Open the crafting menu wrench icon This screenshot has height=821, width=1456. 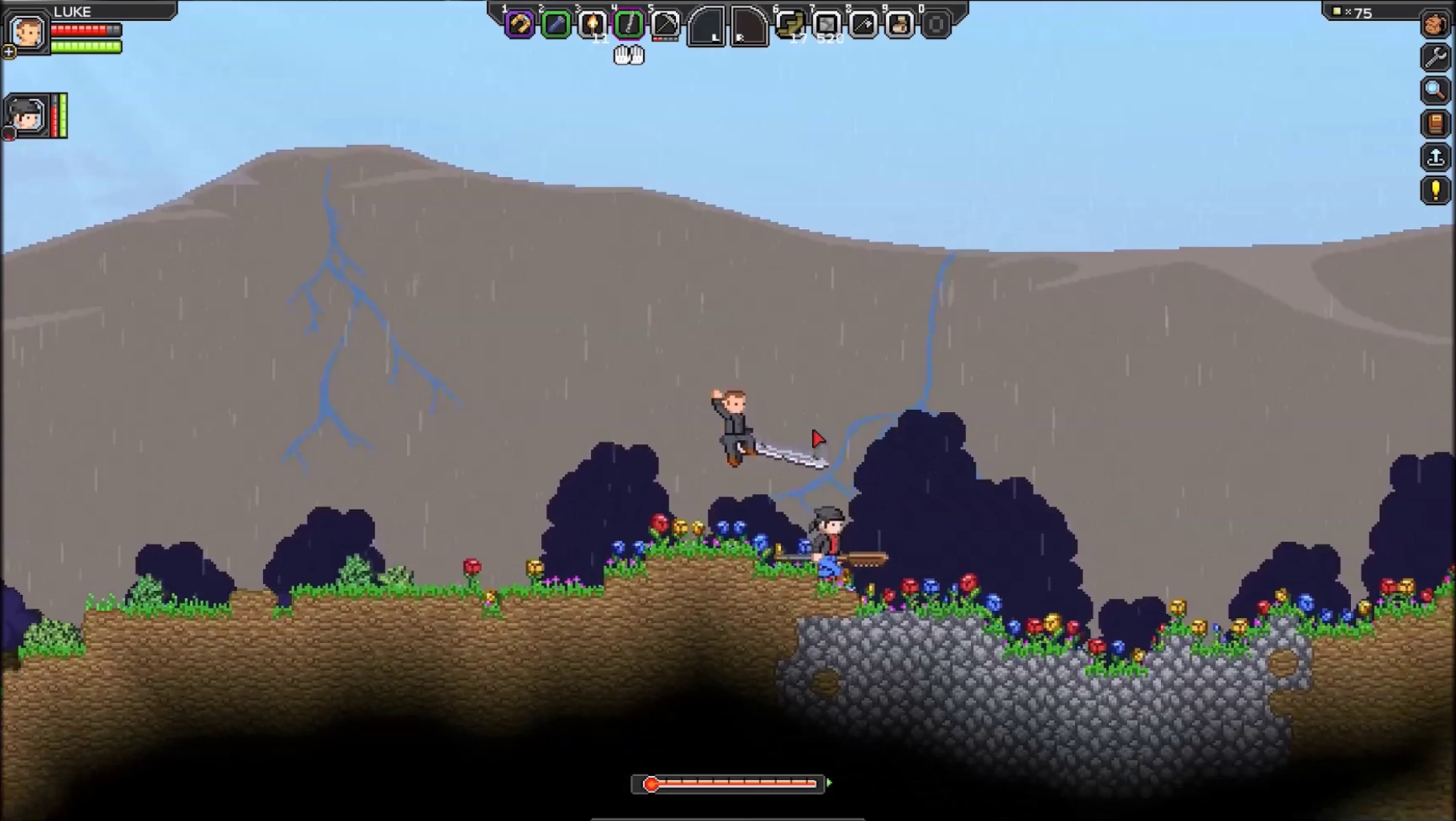pos(1435,57)
